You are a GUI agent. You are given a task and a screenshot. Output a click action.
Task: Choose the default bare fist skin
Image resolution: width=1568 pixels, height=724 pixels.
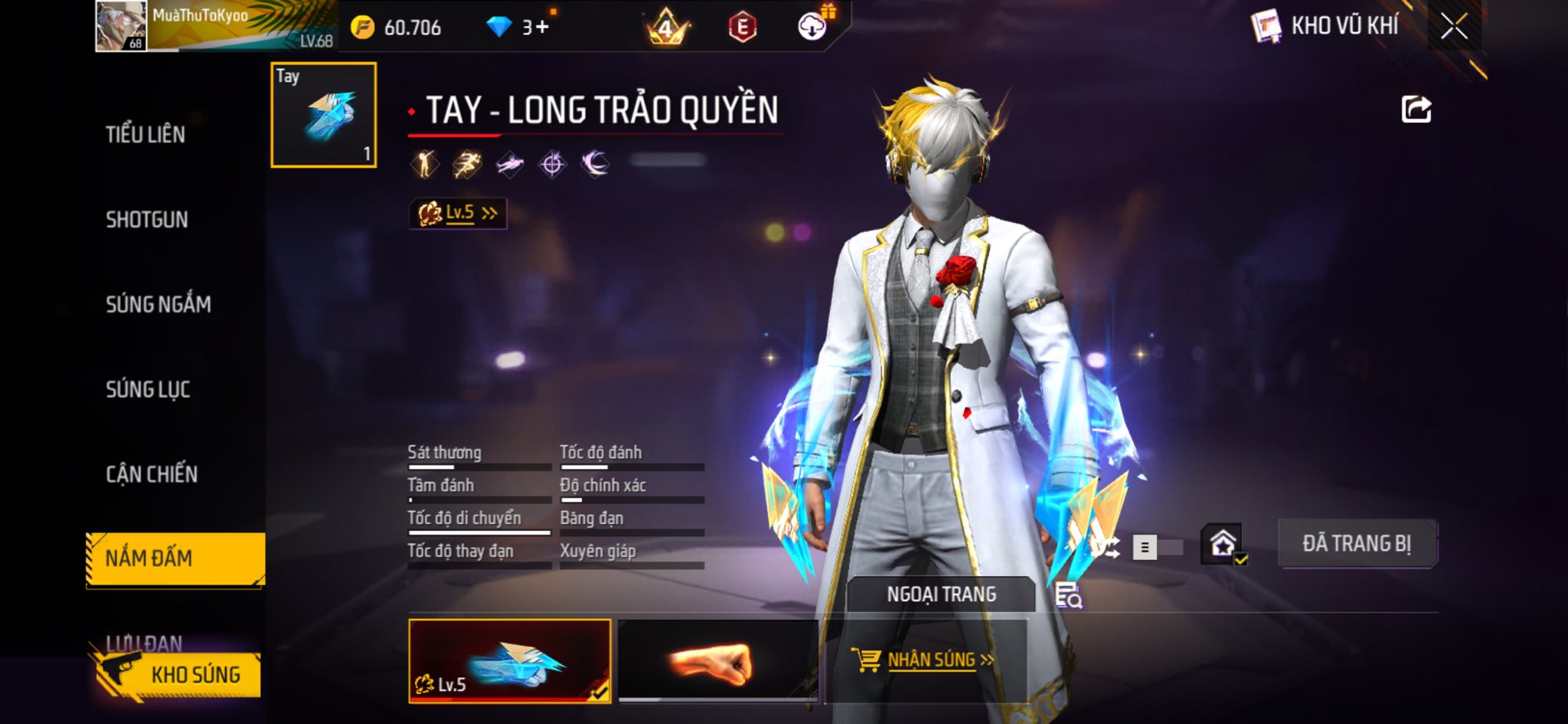717,660
